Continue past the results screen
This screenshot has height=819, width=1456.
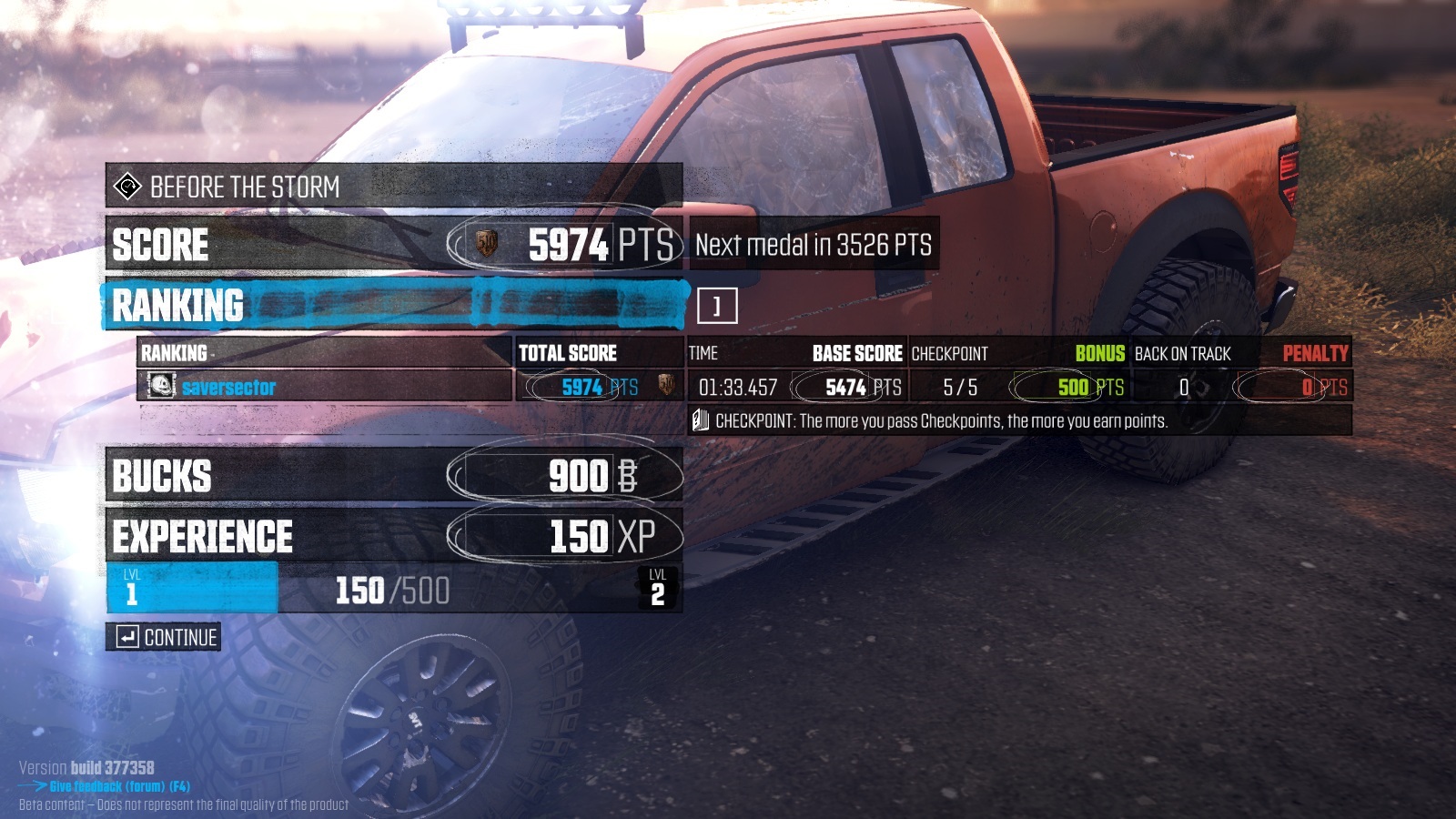pyautogui.click(x=164, y=637)
